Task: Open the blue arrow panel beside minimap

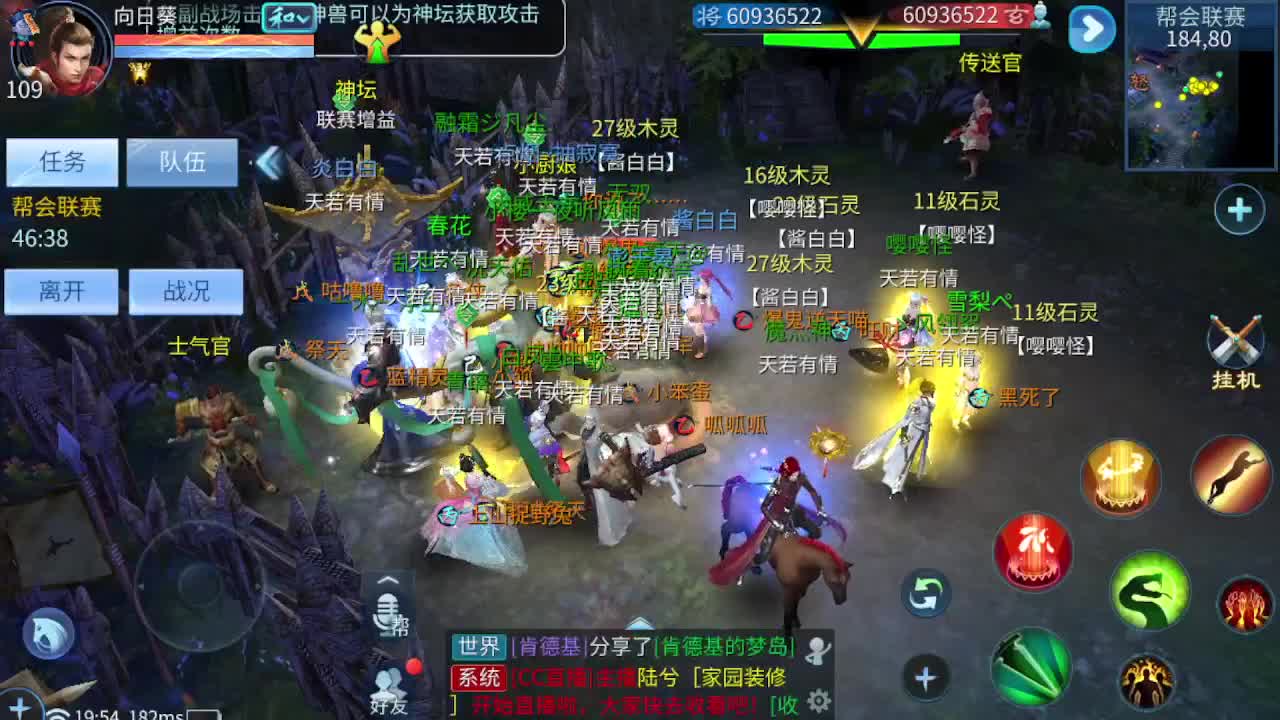Action: (x=1091, y=30)
